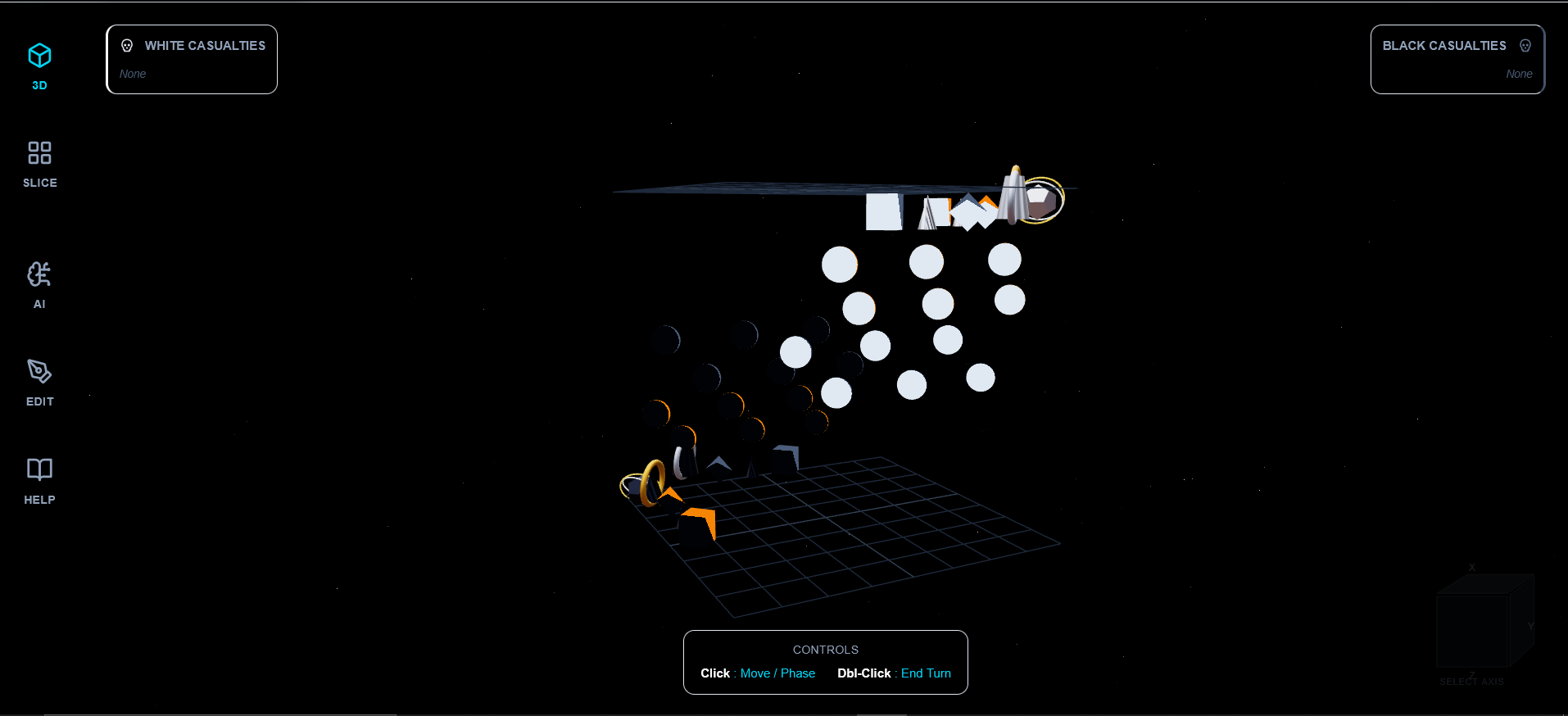Image resolution: width=1568 pixels, height=716 pixels.
Task: Click the End Turn link
Action: click(926, 673)
